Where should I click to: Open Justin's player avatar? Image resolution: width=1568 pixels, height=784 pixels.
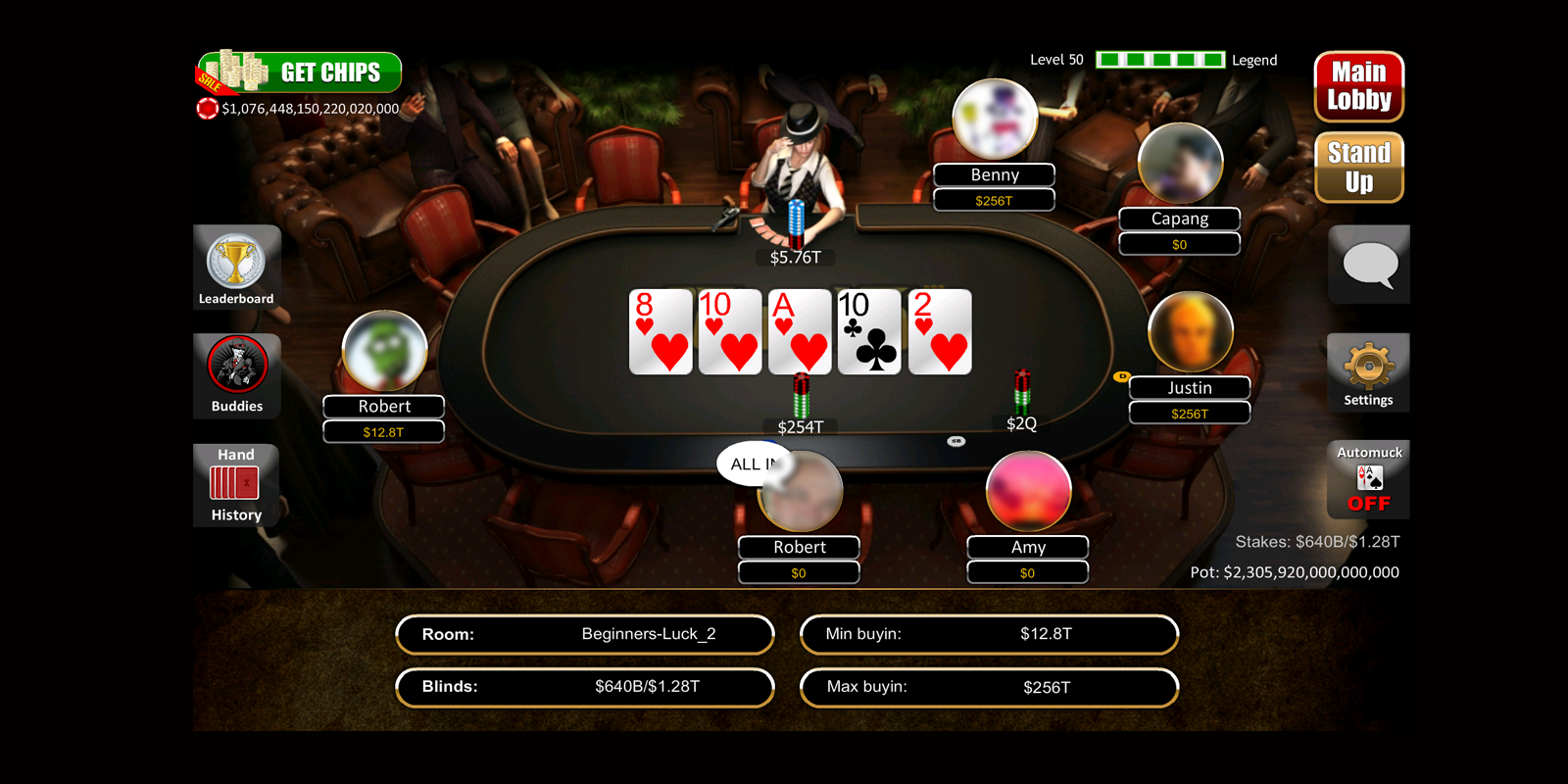click(1190, 333)
